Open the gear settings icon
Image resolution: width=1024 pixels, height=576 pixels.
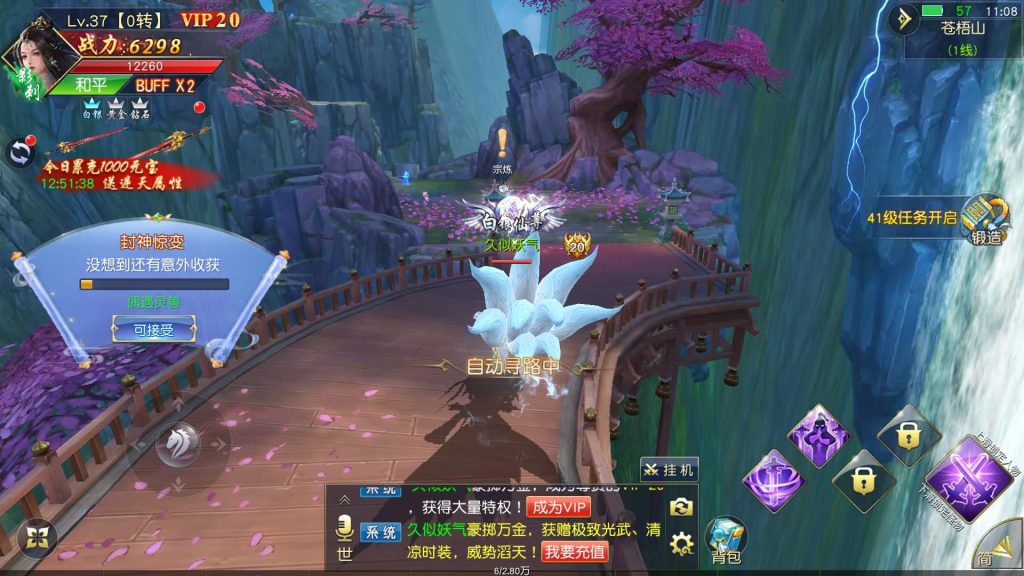tap(682, 544)
